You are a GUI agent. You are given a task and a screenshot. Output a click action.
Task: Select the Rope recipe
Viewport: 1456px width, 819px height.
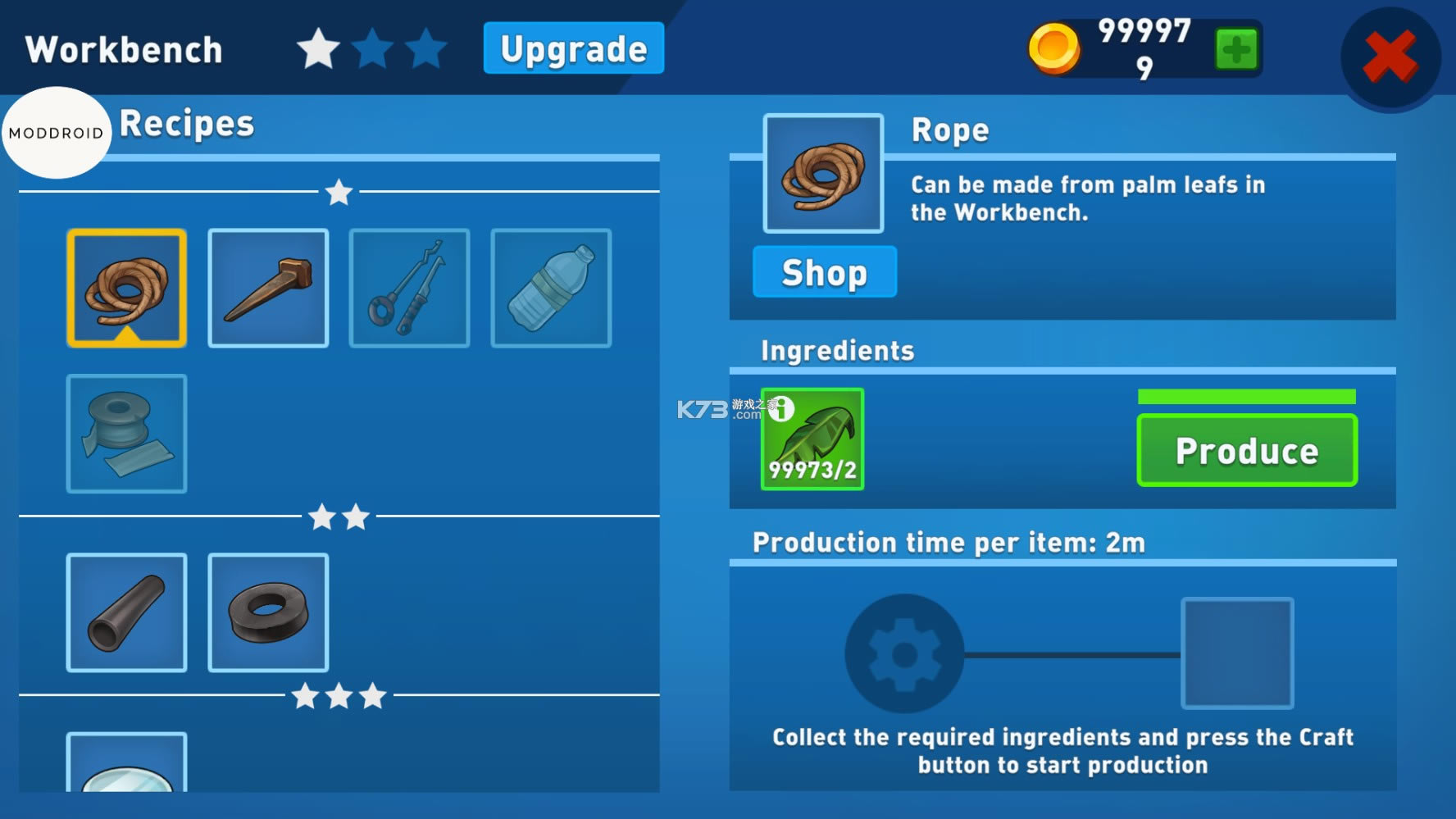point(126,288)
